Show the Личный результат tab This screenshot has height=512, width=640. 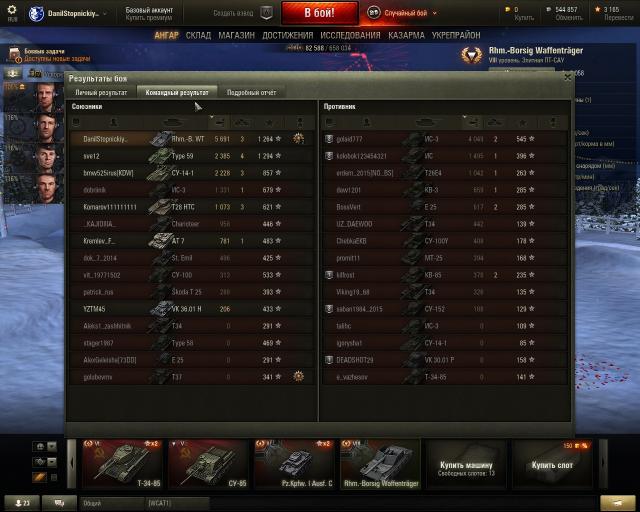coord(101,92)
